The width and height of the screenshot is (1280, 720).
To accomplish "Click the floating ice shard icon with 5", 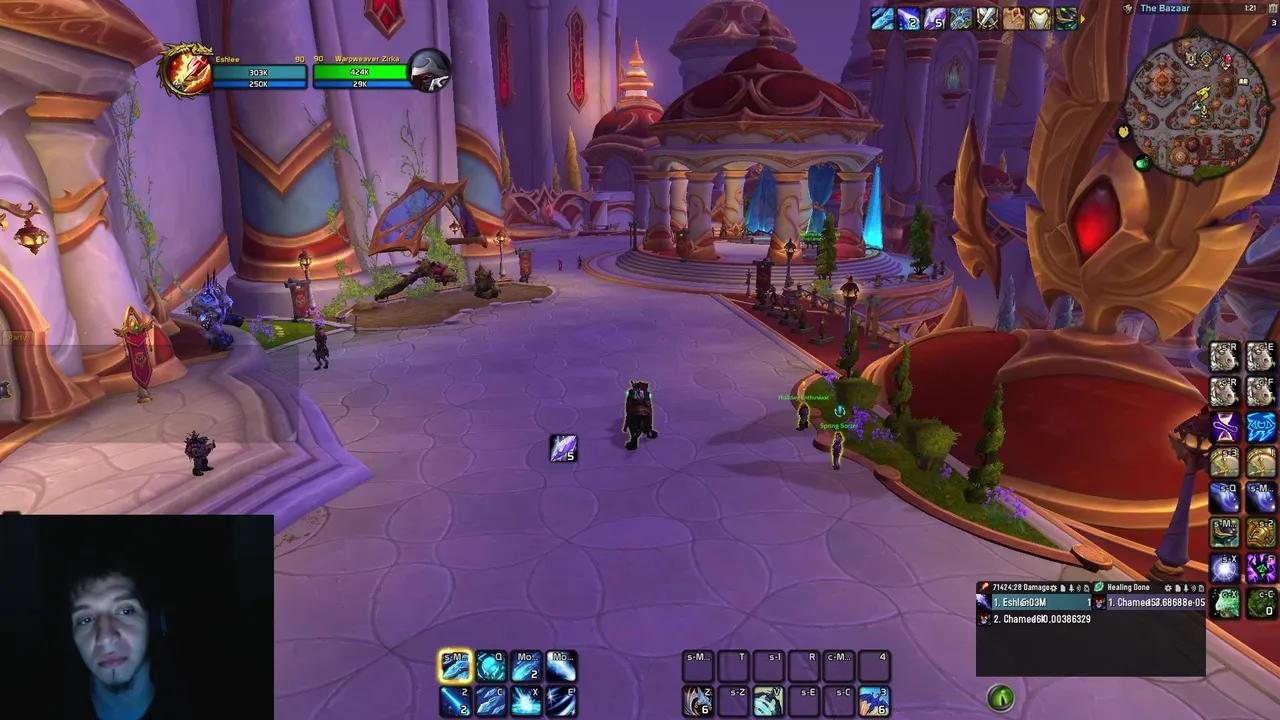I will point(563,449).
